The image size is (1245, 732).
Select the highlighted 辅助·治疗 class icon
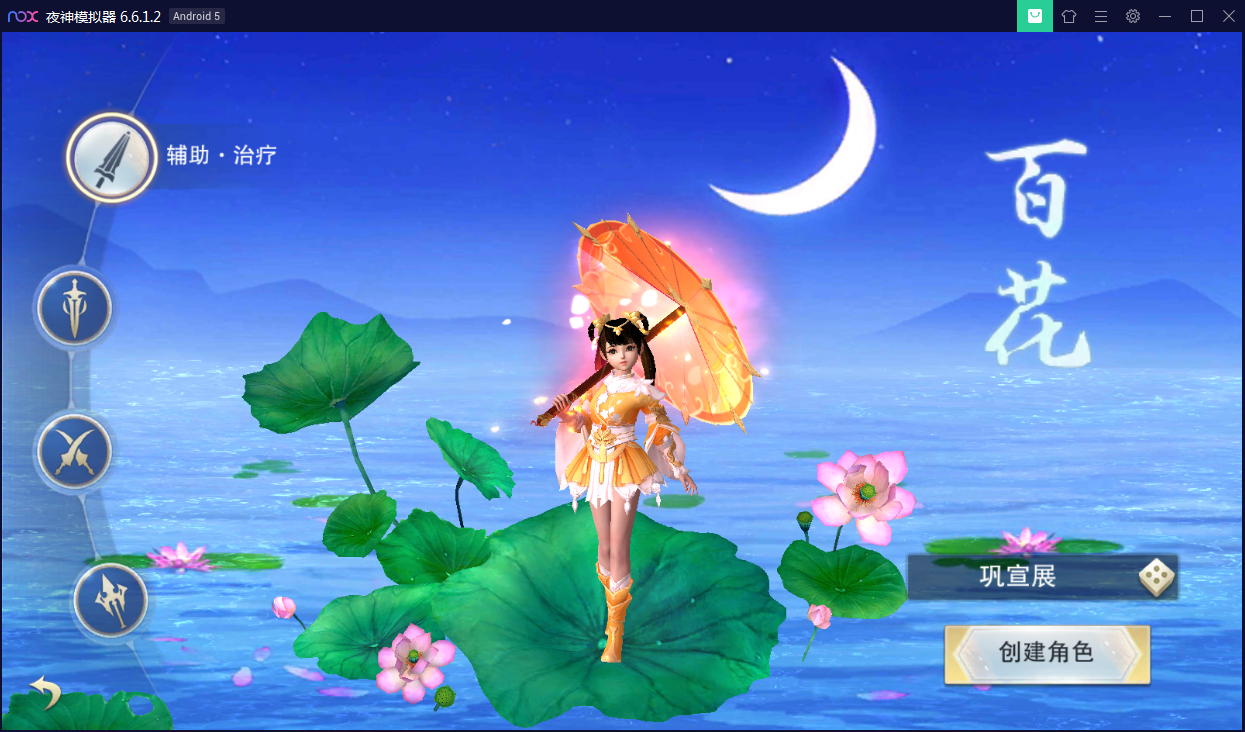click(x=111, y=157)
